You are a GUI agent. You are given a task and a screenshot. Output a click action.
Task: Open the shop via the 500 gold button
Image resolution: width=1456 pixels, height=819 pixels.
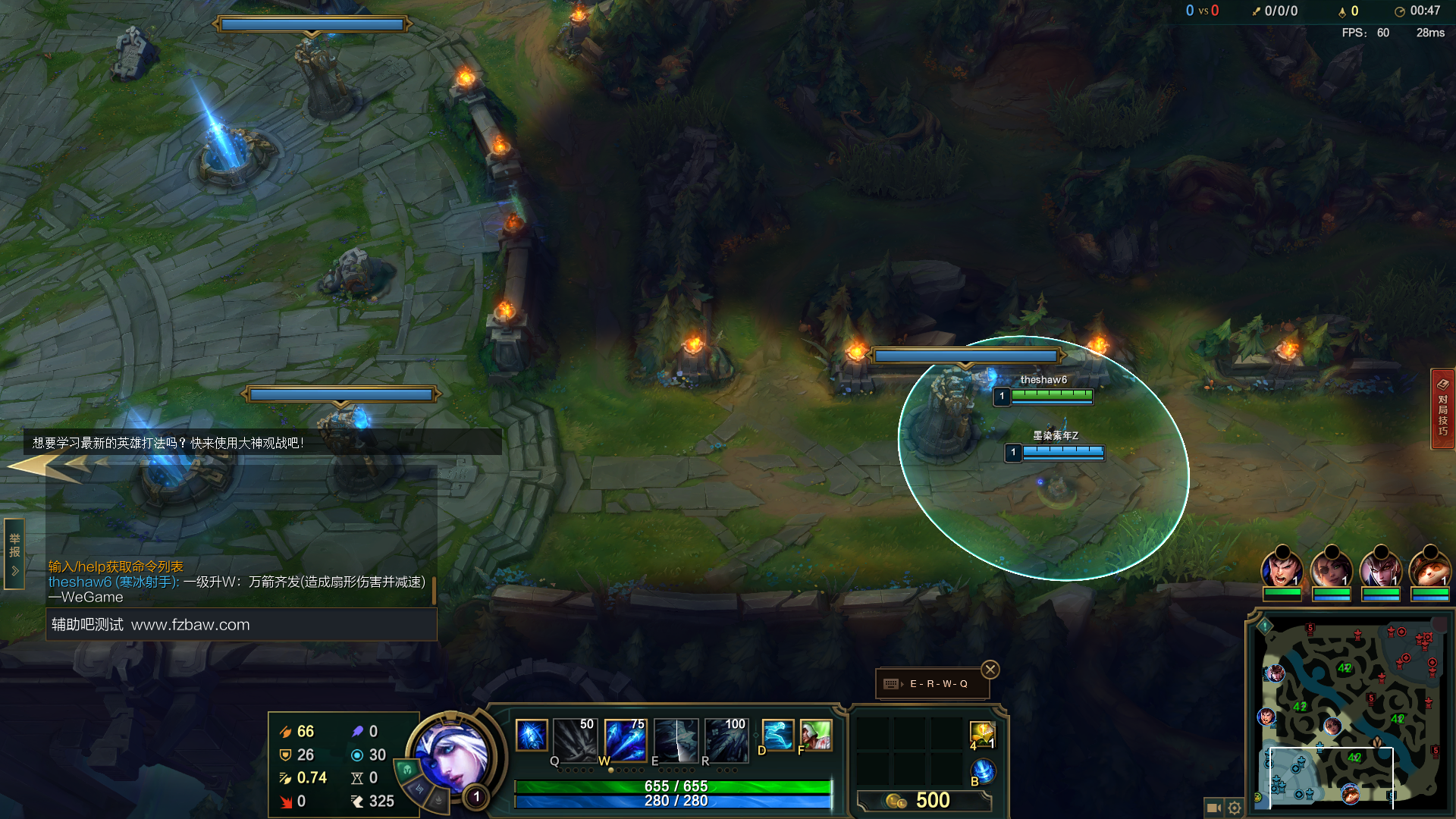pos(924,801)
